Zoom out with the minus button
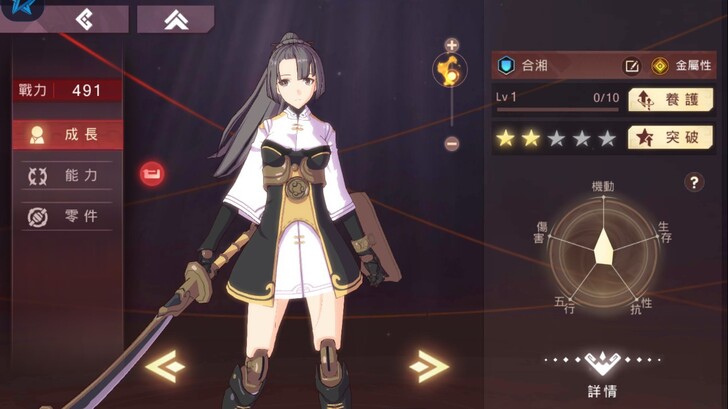The width and height of the screenshot is (728, 409). (x=451, y=143)
